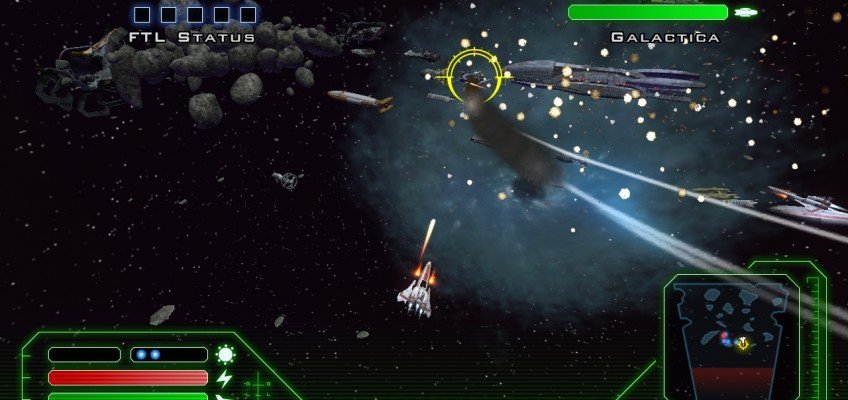Image resolution: width=848 pixels, height=400 pixels.
Task: Click the Galactica ship icon beside its bar
Action: click(746, 12)
